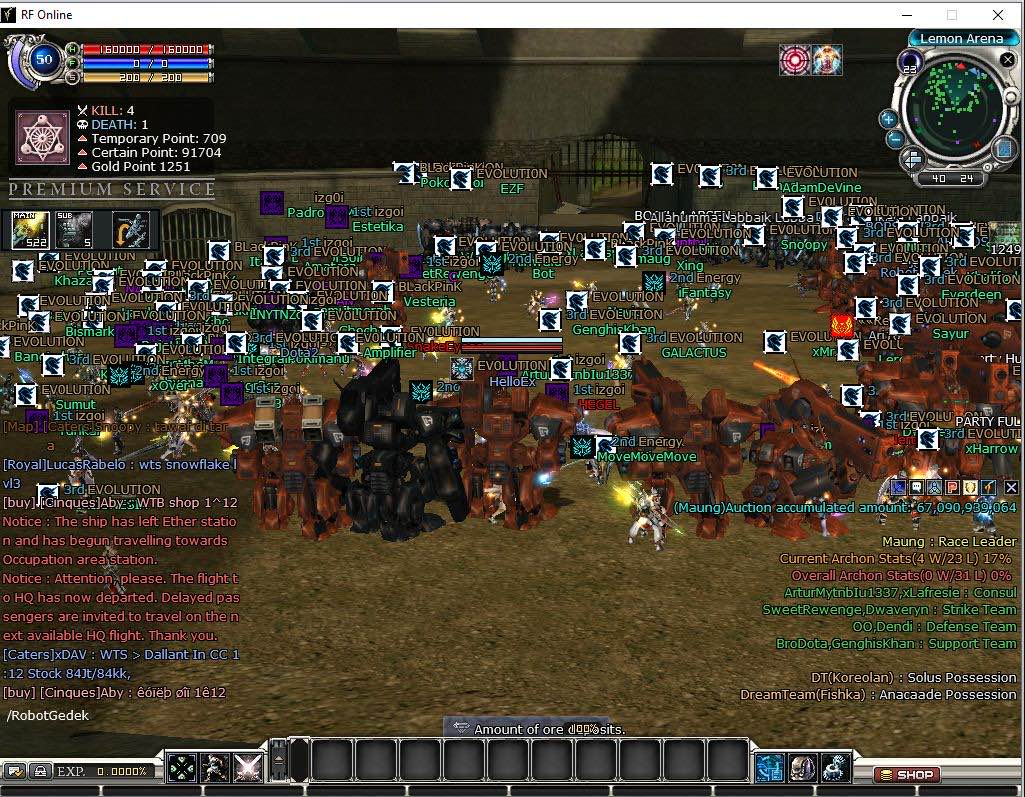The height and width of the screenshot is (797, 1025).
Task: Activate the weapon swap arrow icon
Action: pyautogui.click(x=131, y=230)
